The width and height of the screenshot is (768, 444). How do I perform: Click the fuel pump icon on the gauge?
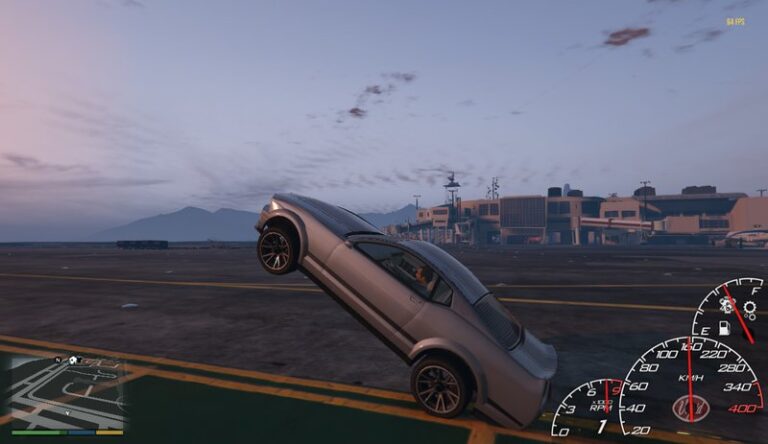725,328
